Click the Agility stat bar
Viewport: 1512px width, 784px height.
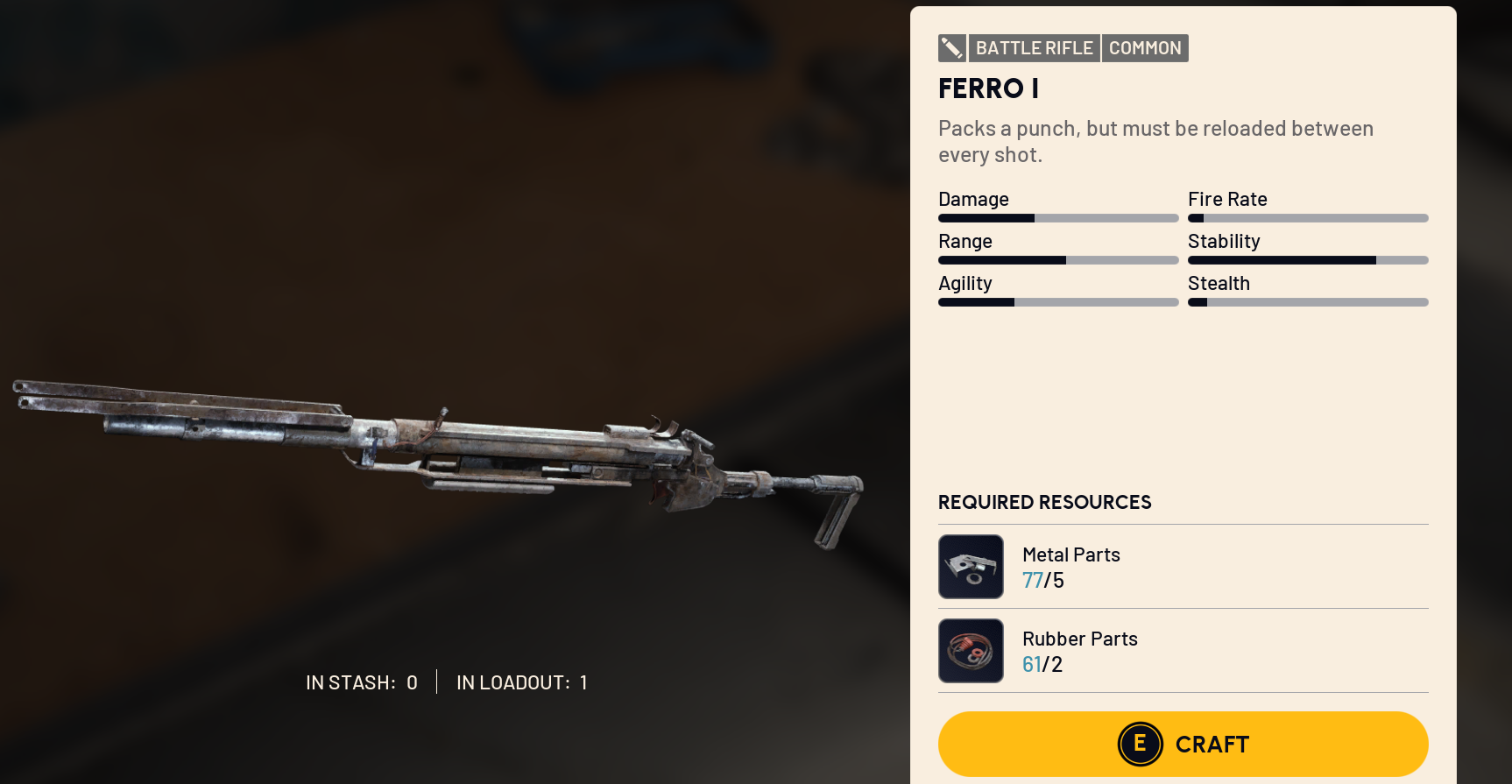(1057, 301)
